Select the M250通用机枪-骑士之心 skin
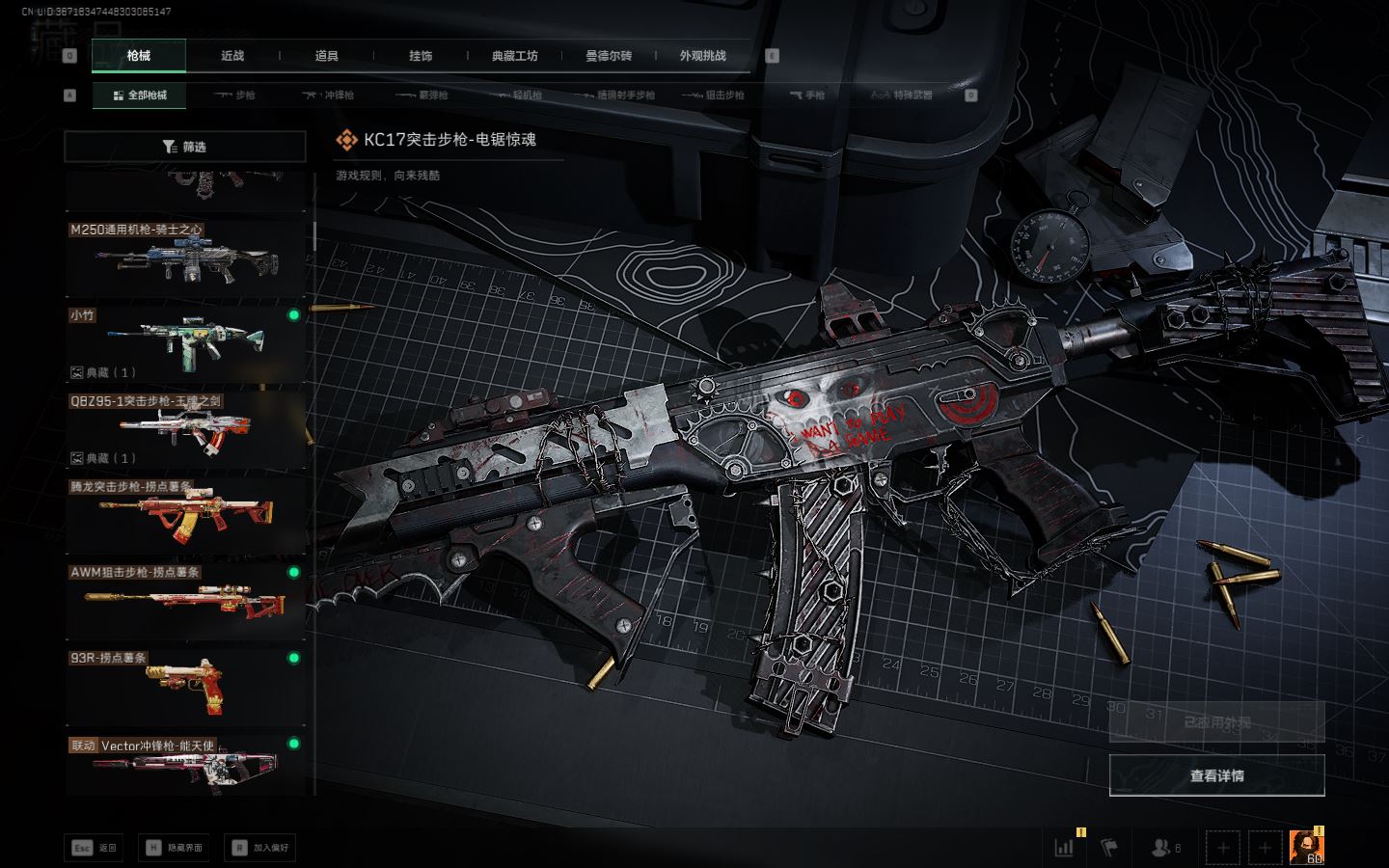The image size is (1389, 868). click(185, 258)
